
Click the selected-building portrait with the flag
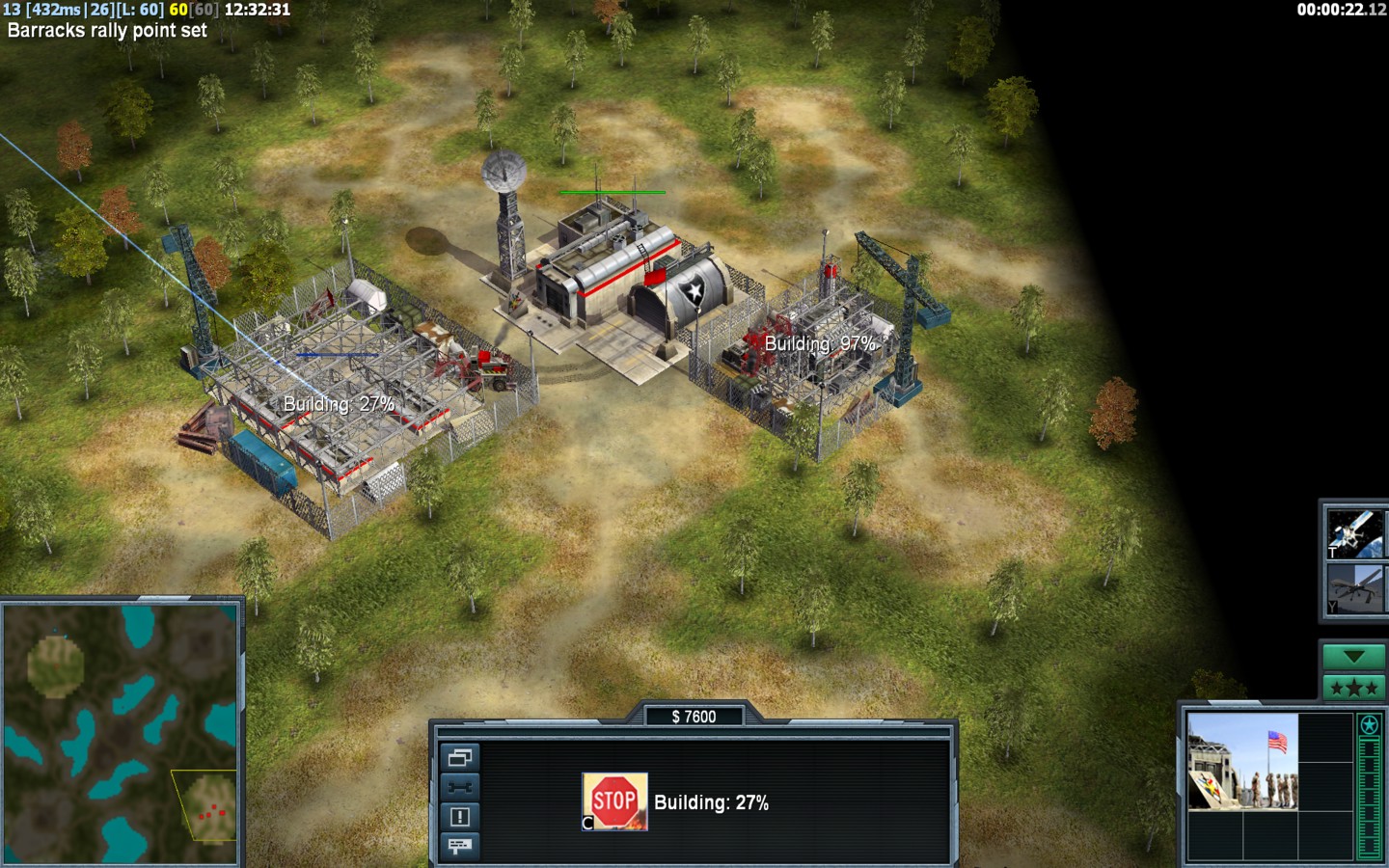click(1242, 762)
